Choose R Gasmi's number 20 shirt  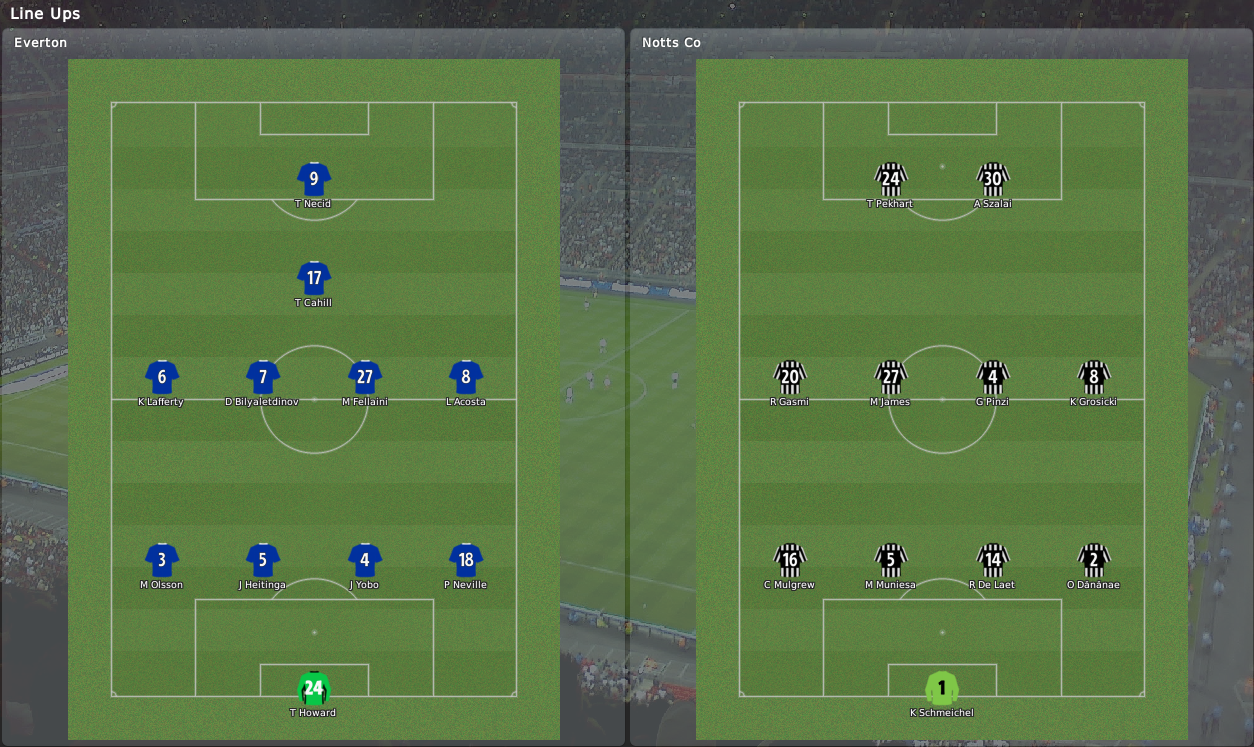click(x=790, y=377)
